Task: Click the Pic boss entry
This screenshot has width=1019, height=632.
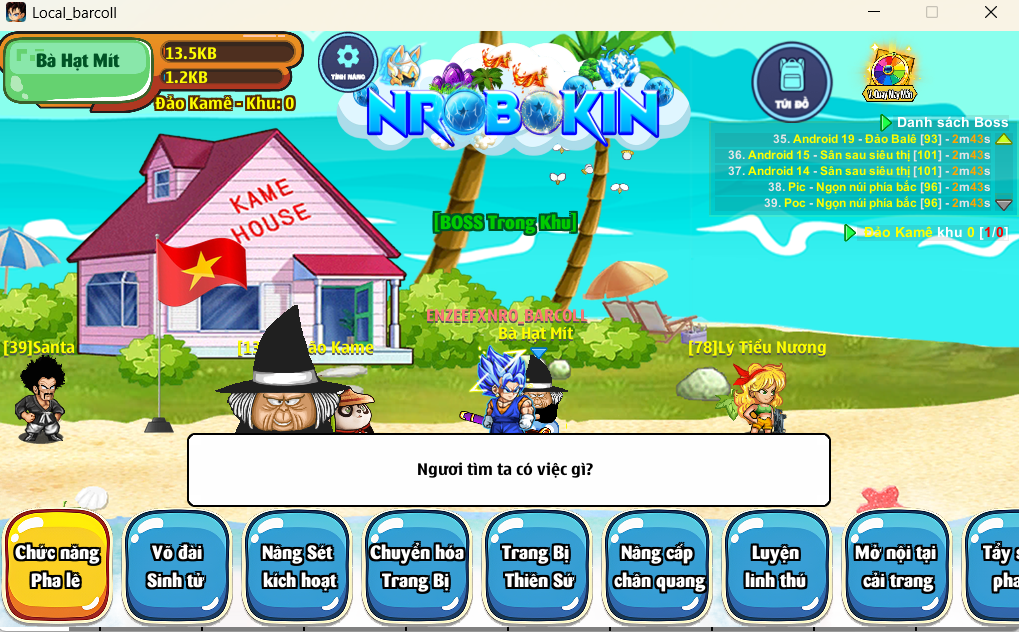Action: (x=878, y=187)
